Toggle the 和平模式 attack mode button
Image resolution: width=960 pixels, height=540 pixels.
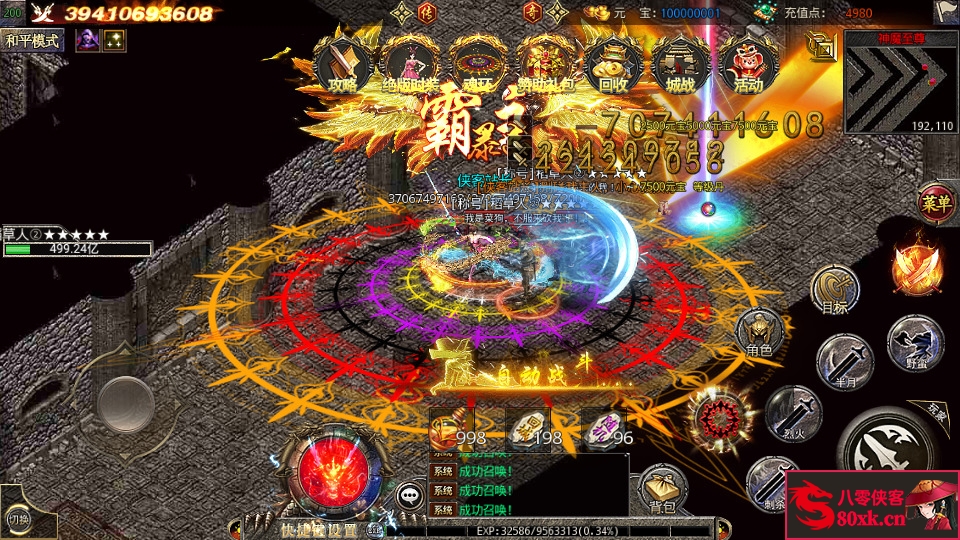pyautogui.click(x=33, y=41)
